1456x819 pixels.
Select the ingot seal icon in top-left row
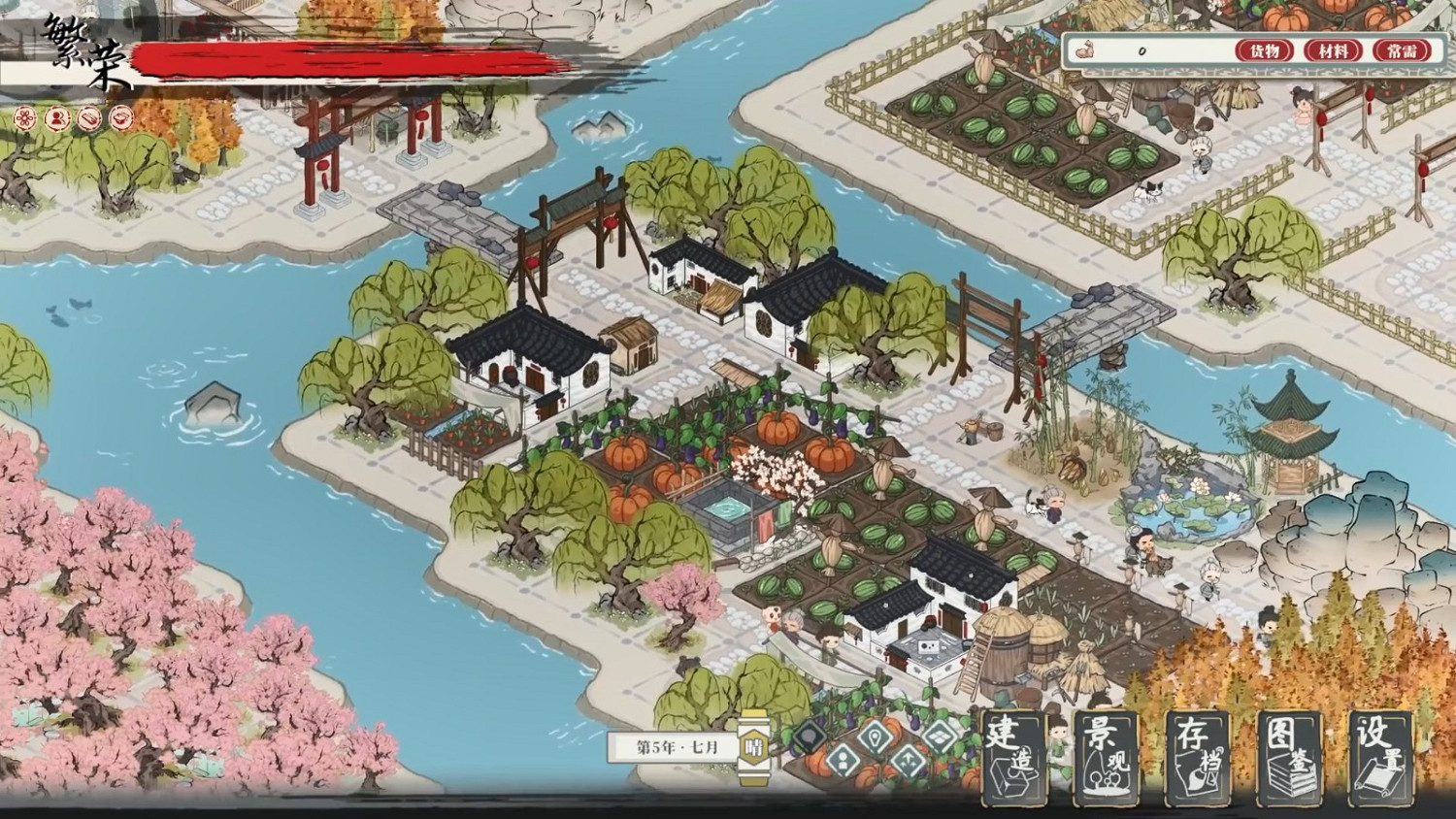pos(87,116)
